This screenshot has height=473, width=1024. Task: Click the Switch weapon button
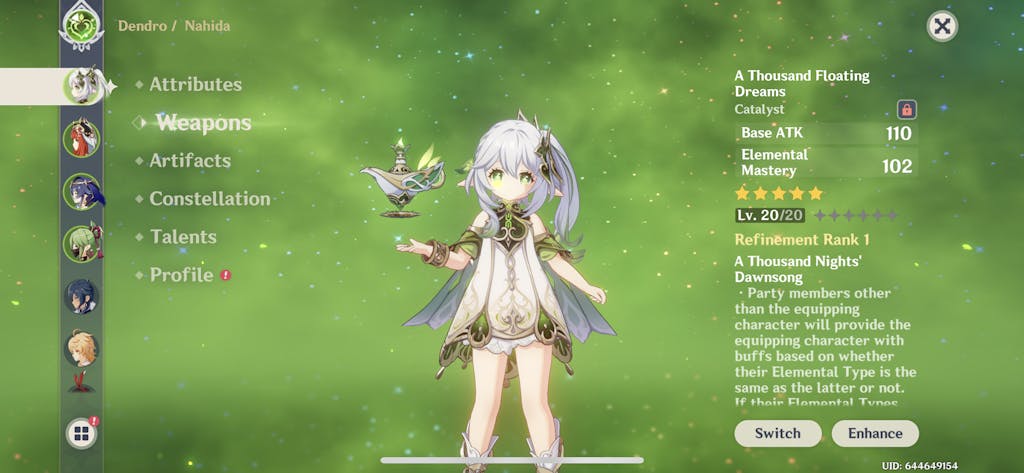coord(778,433)
